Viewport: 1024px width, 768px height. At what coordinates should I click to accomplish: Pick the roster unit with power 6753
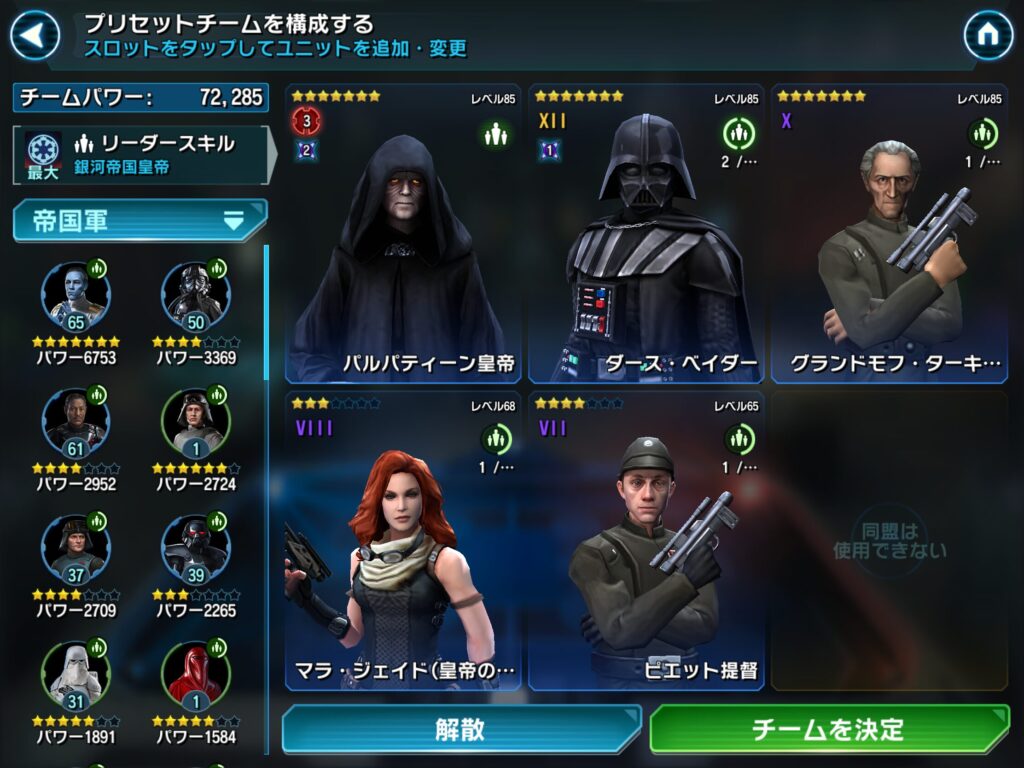[x=76, y=297]
